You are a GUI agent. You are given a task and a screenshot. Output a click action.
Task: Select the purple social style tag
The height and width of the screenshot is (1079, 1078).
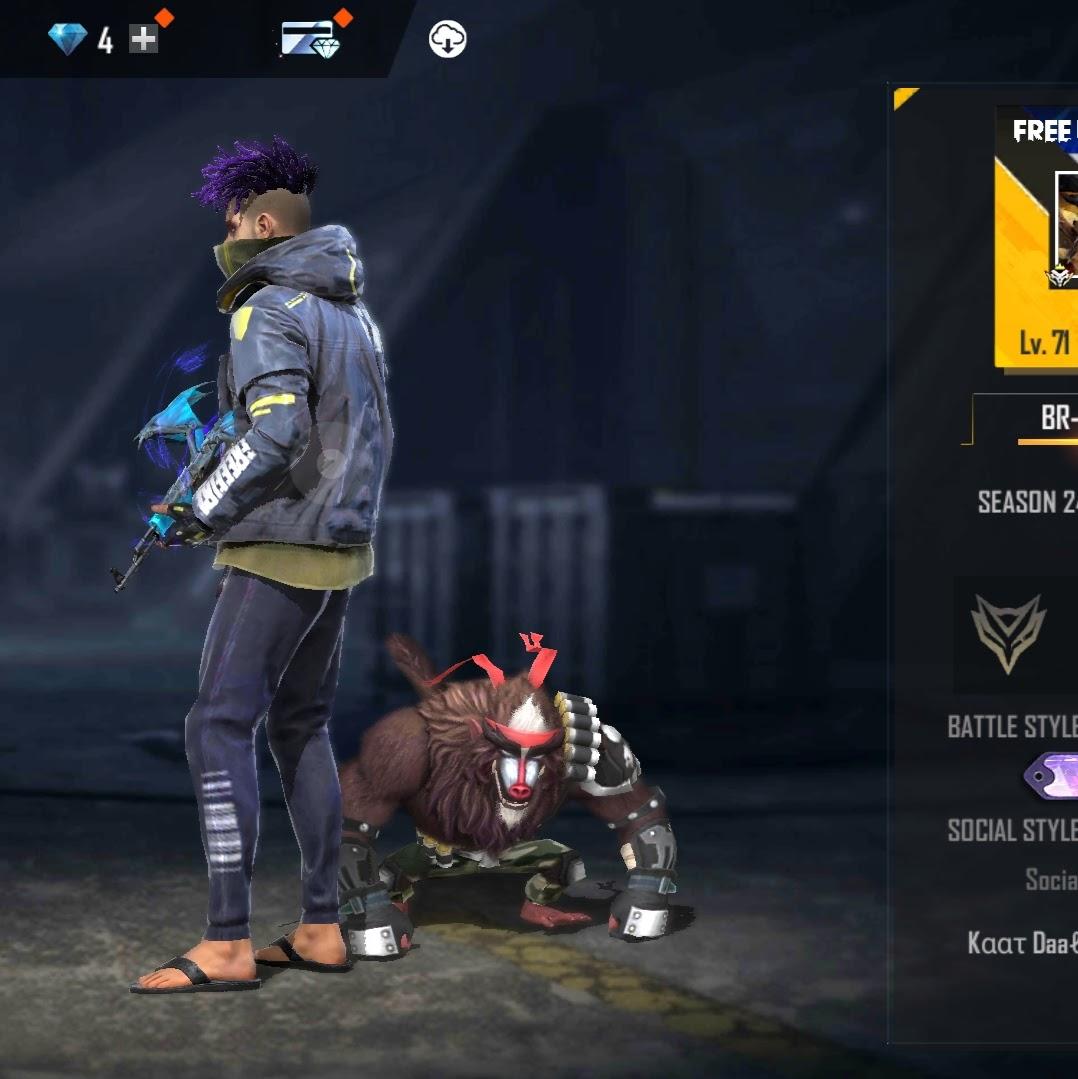[x=1052, y=777]
